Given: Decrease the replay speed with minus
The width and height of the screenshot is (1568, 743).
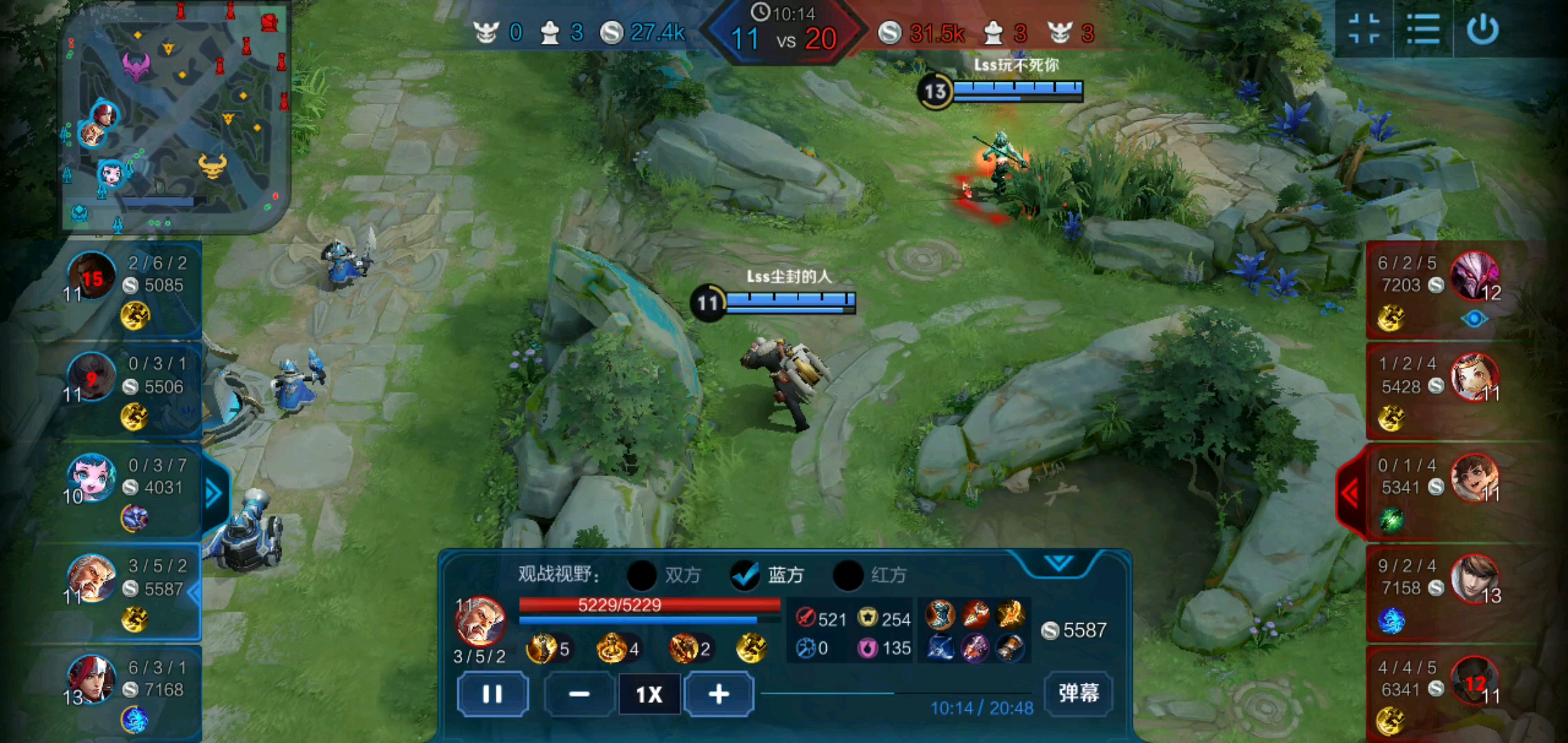Looking at the screenshot, I should [579, 693].
